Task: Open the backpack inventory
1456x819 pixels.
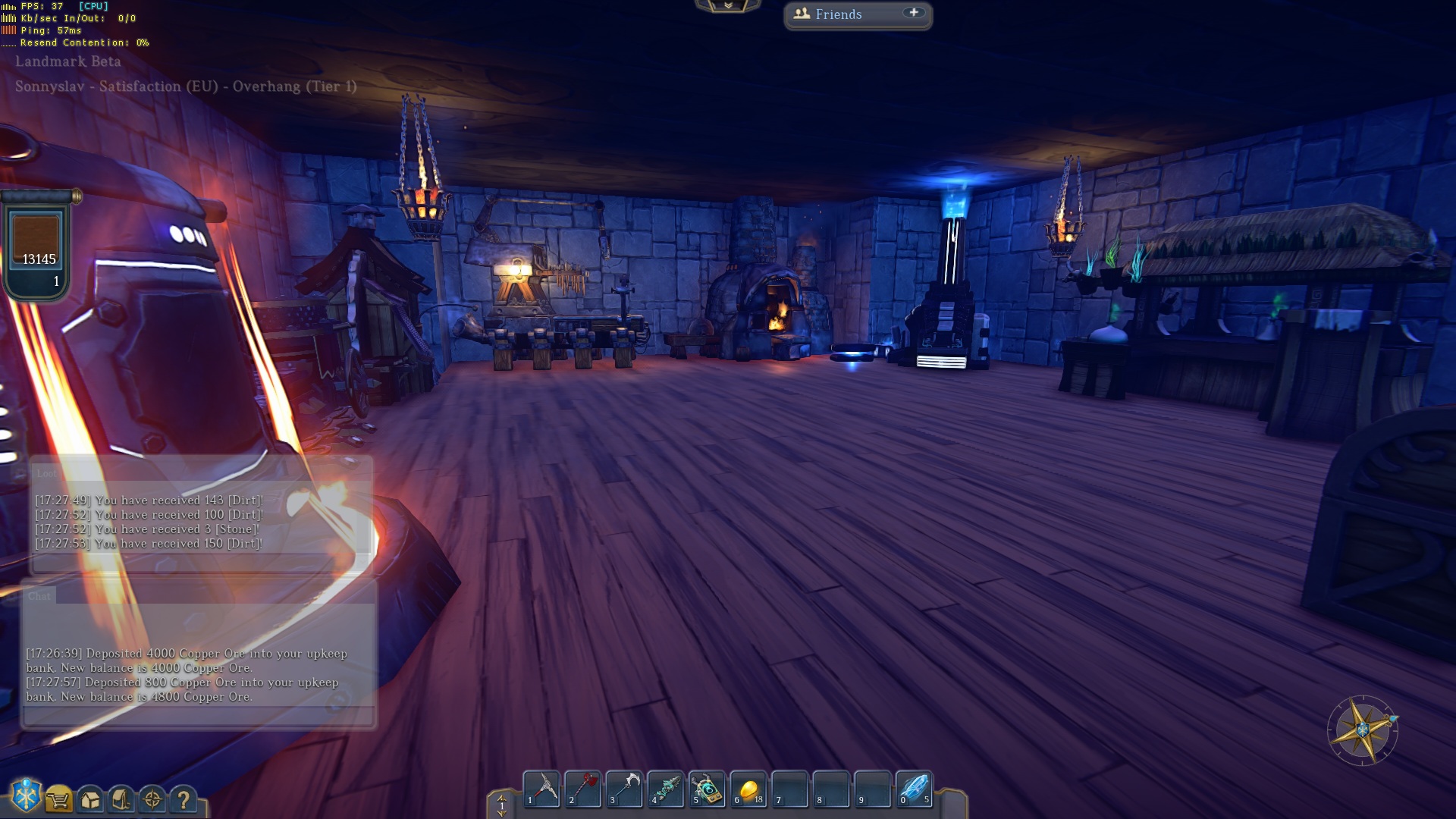Action: 121,799
